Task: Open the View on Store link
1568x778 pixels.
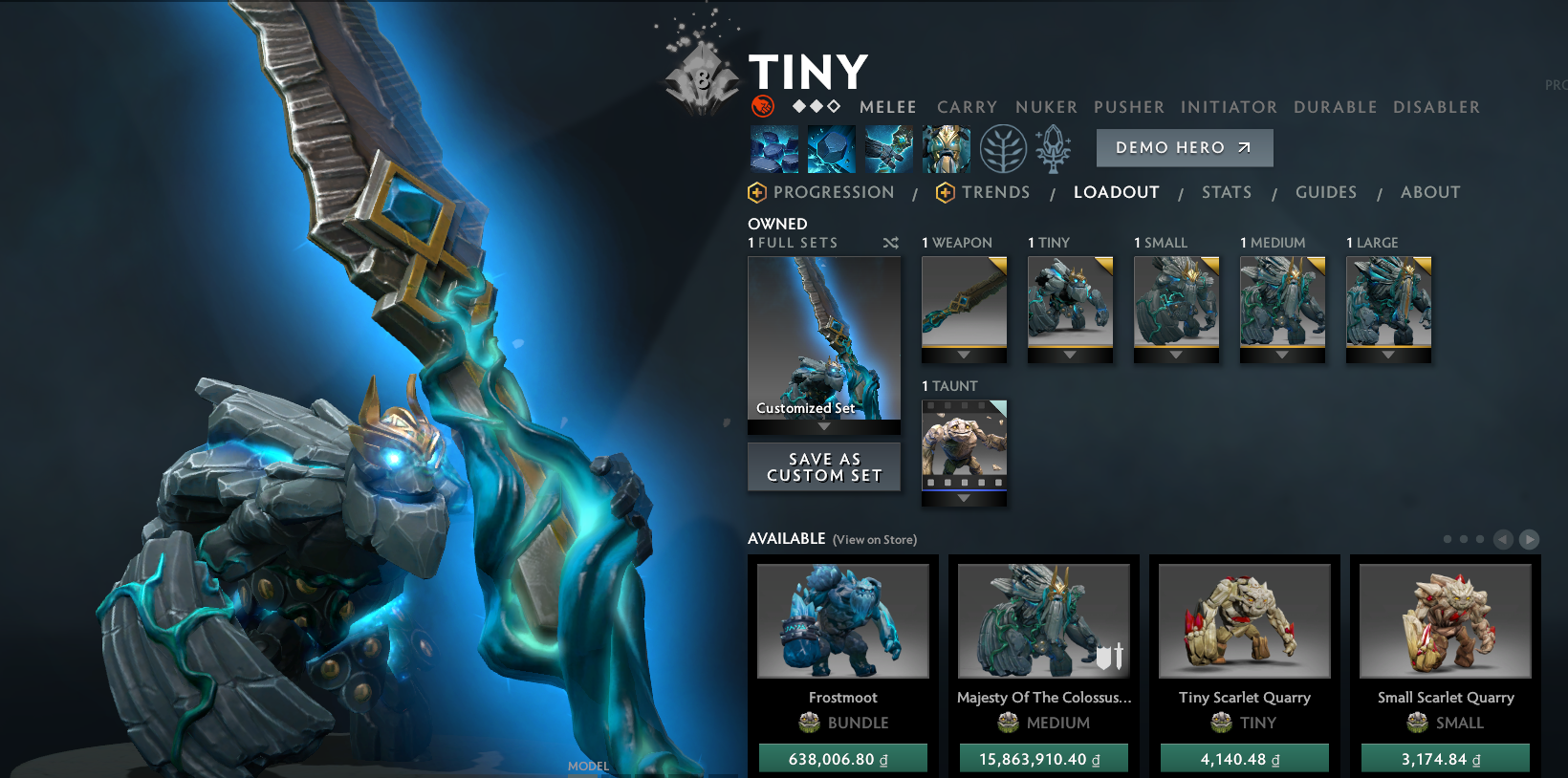Action: click(874, 539)
